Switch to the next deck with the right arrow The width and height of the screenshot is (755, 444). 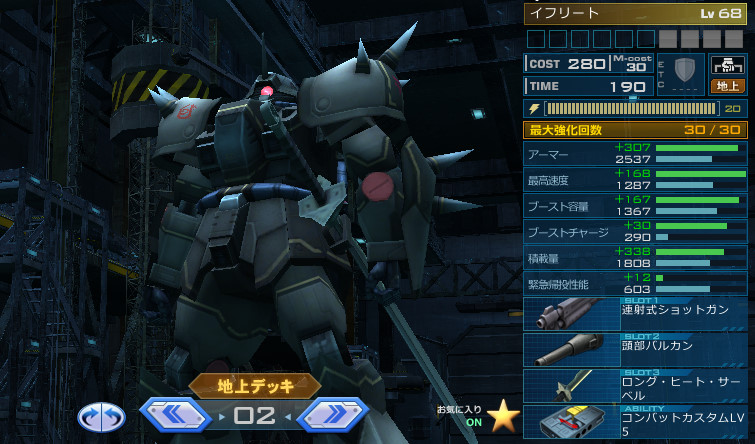[335, 414]
